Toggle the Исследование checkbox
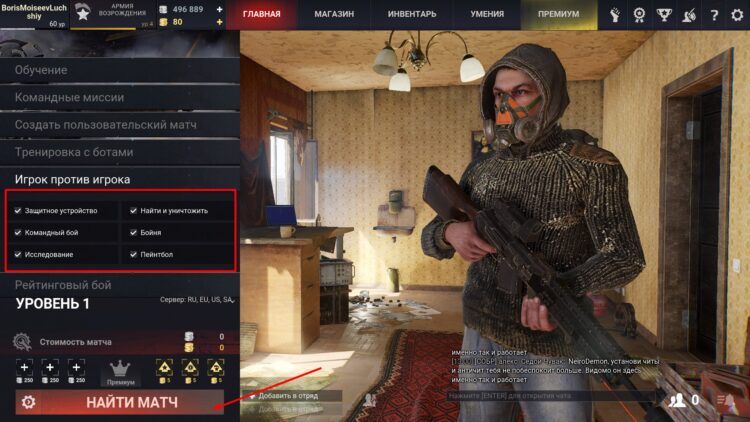This screenshot has height=422, width=750. [18, 255]
